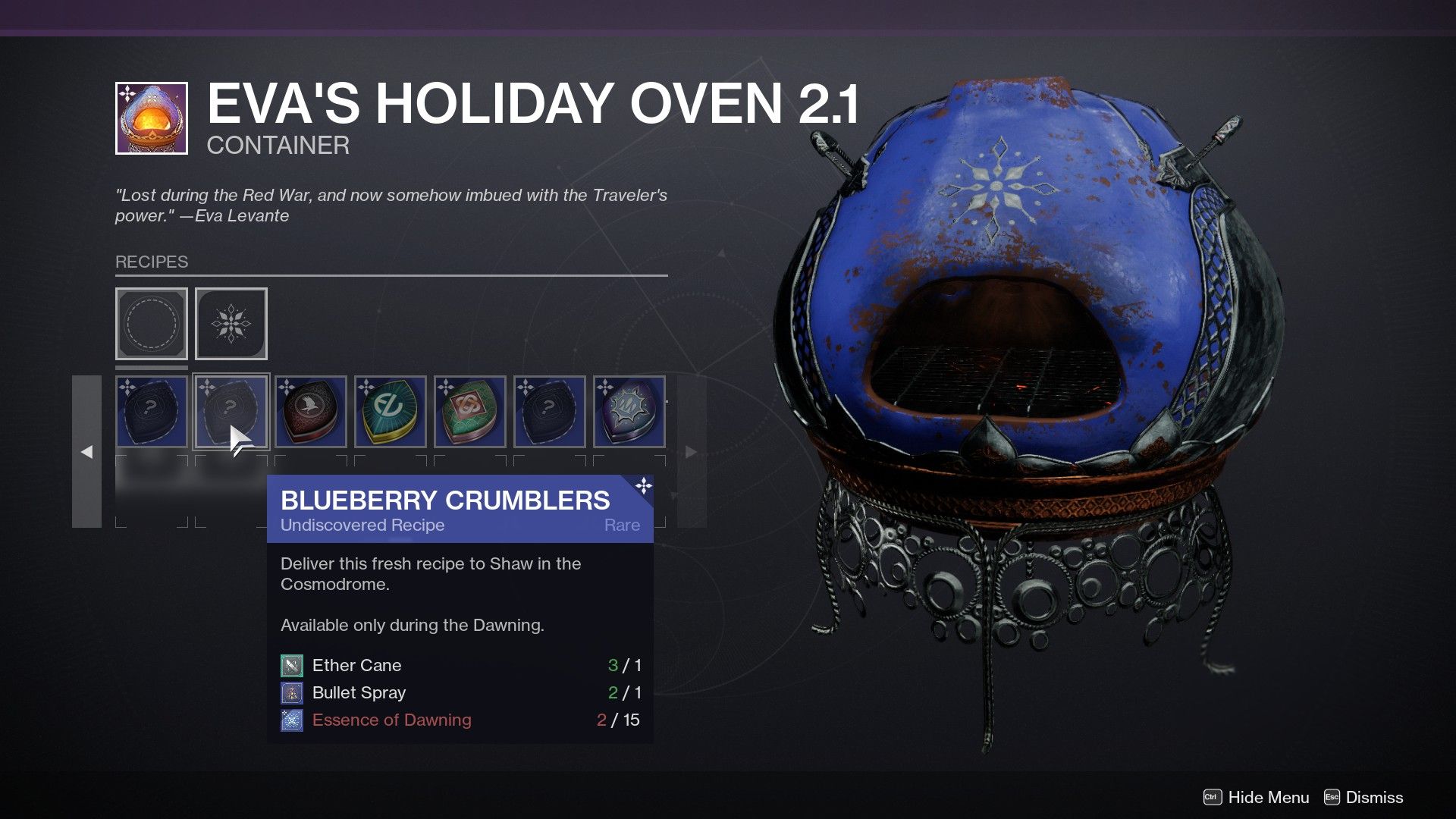The height and width of the screenshot is (819, 1456).
Task: Select the purple recipe with burst emblem
Action: tap(629, 412)
